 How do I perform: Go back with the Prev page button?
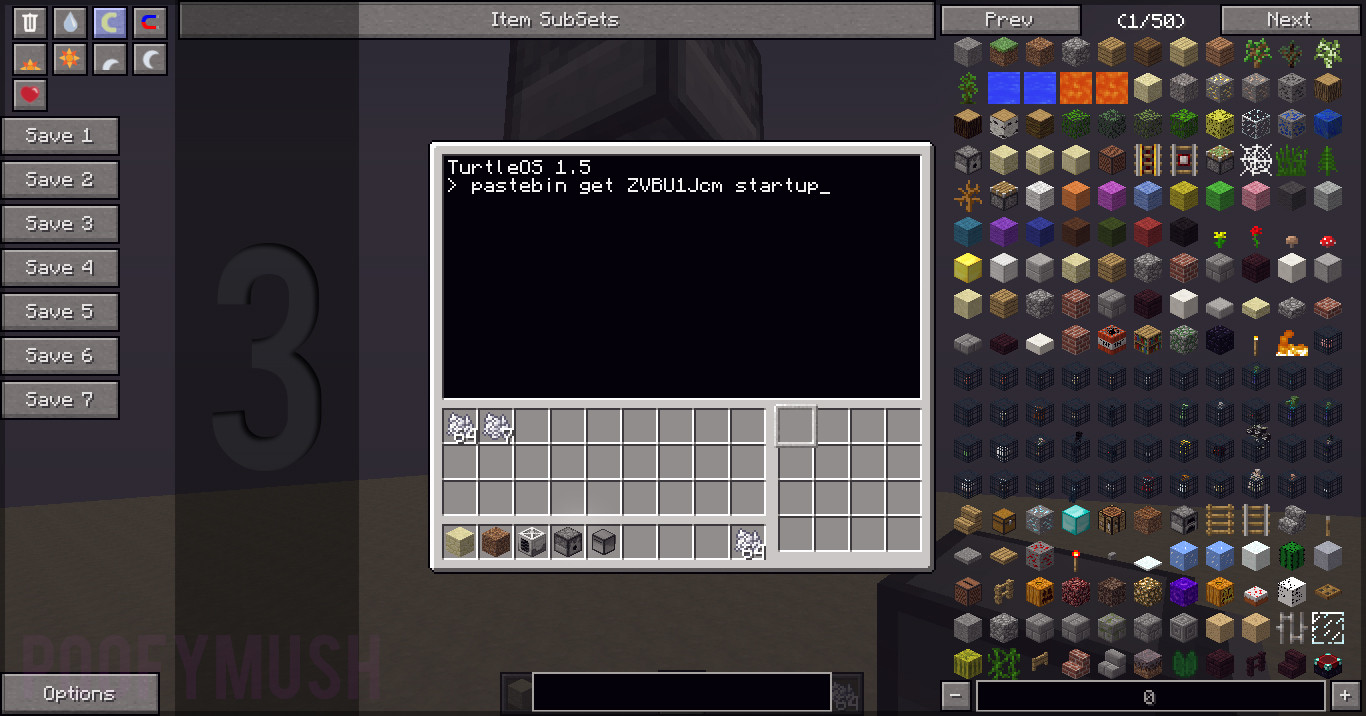pos(1010,20)
